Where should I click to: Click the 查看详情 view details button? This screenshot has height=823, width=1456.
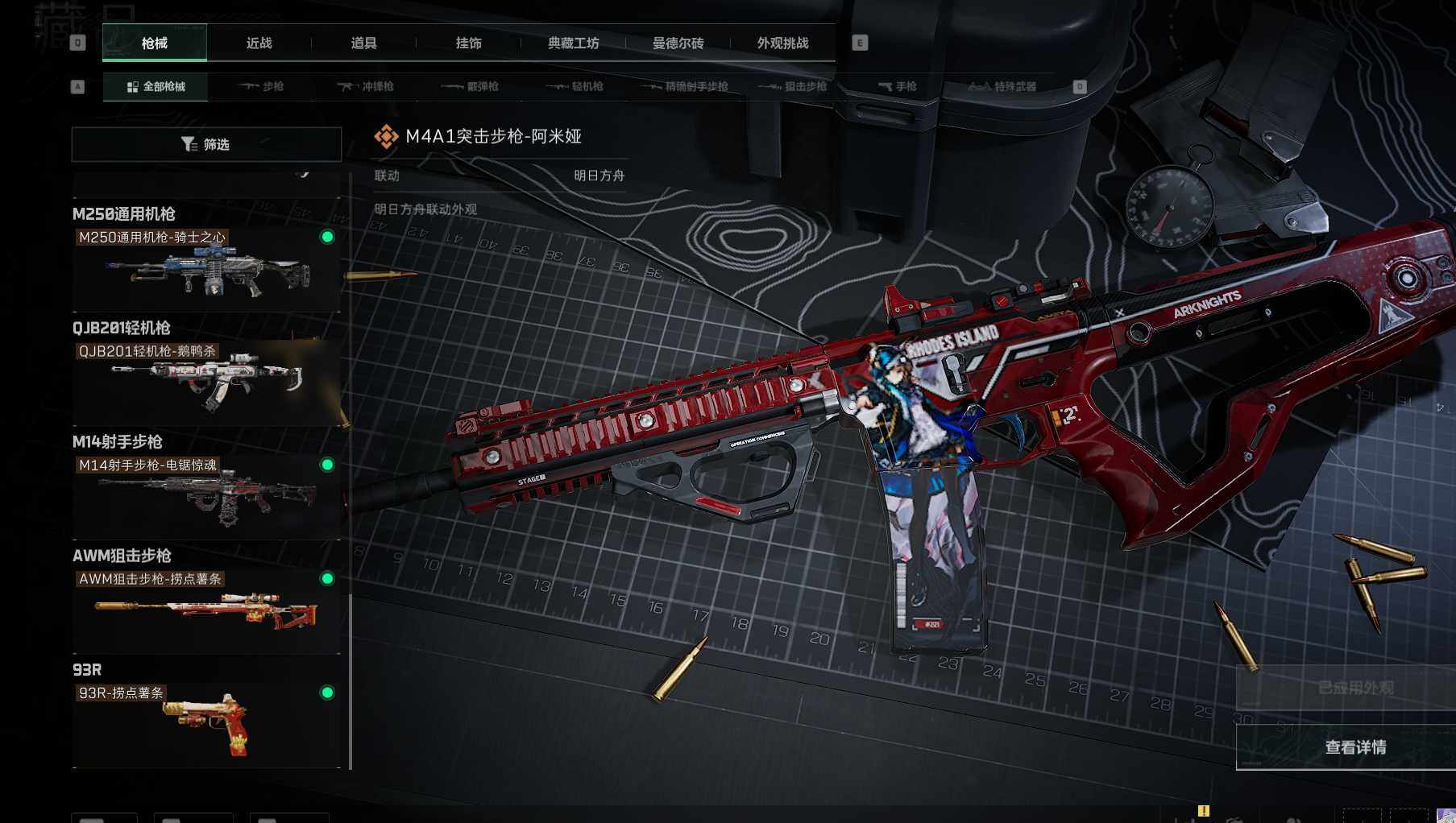click(x=1355, y=747)
